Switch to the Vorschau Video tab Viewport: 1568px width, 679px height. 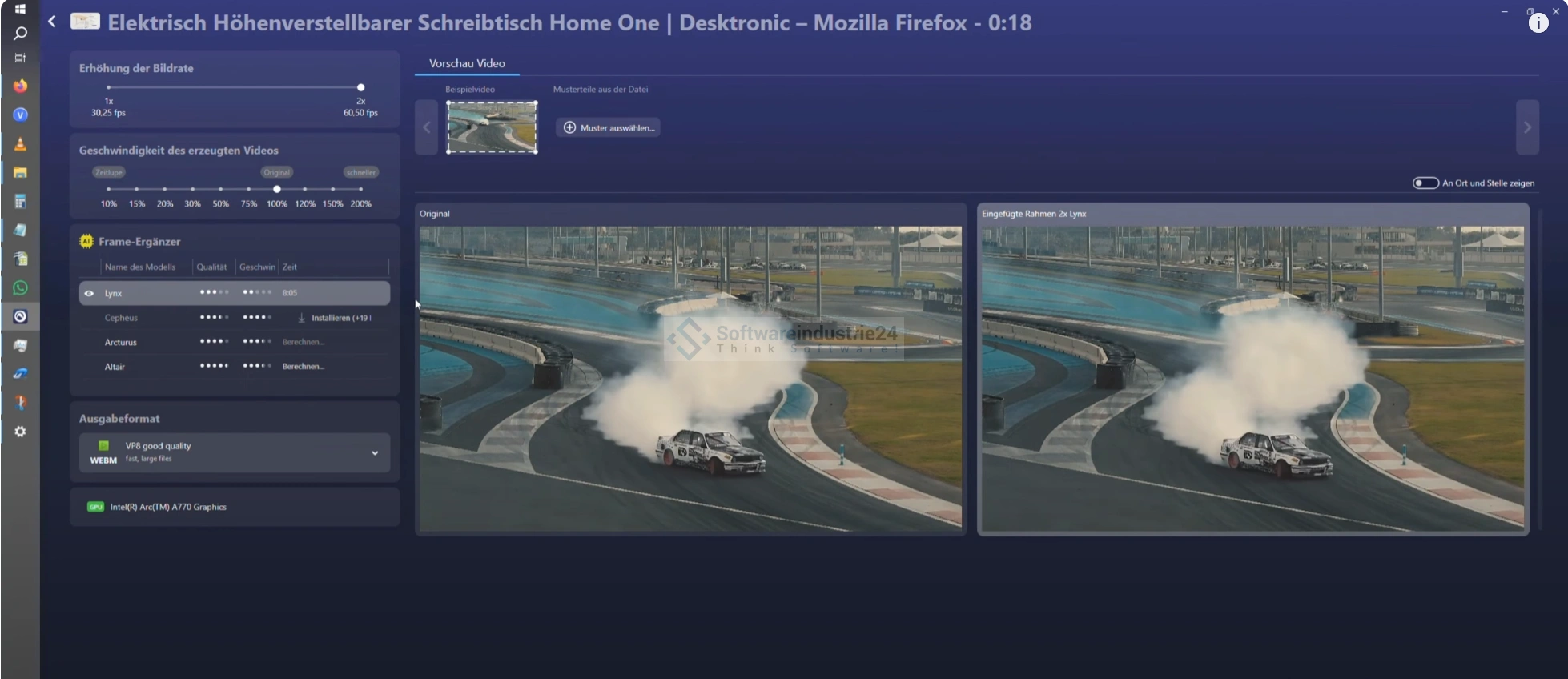coord(467,63)
